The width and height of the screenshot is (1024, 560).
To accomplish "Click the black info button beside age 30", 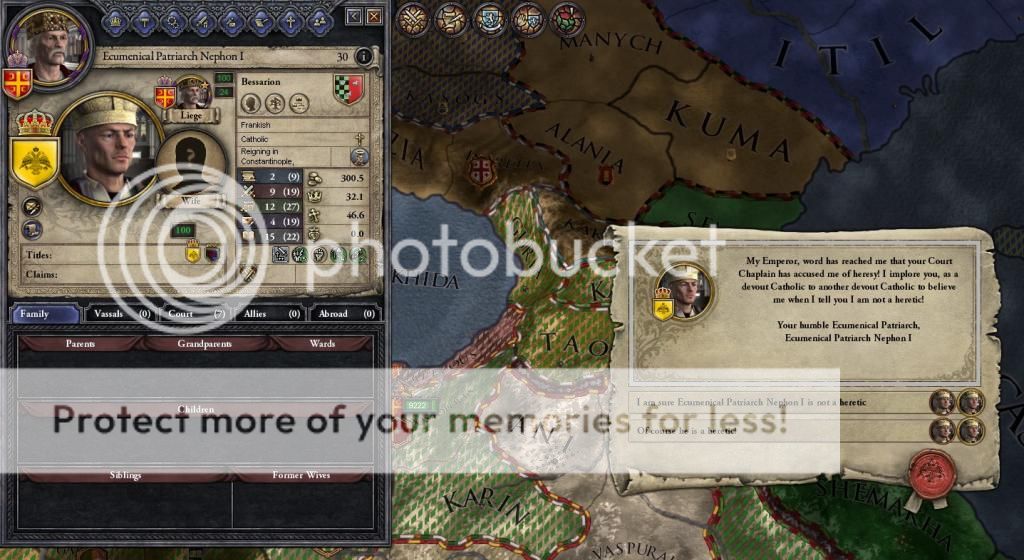I will click(363, 57).
